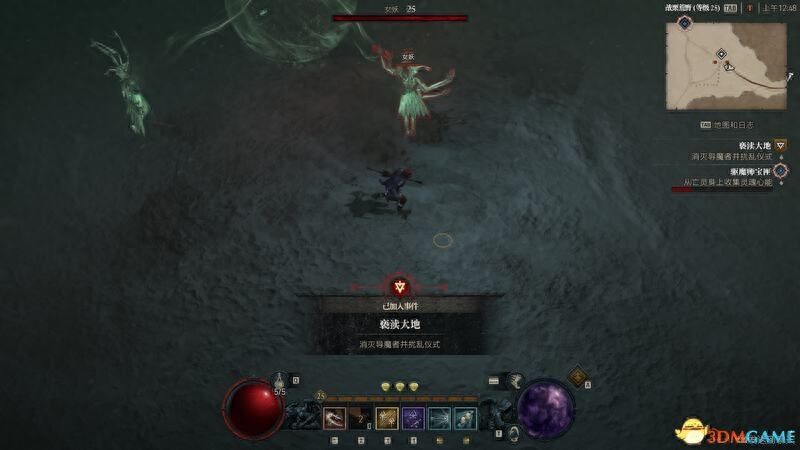Activate the gold-bordered third skill slot
This screenshot has height=450, width=800.
pyautogui.click(x=388, y=418)
